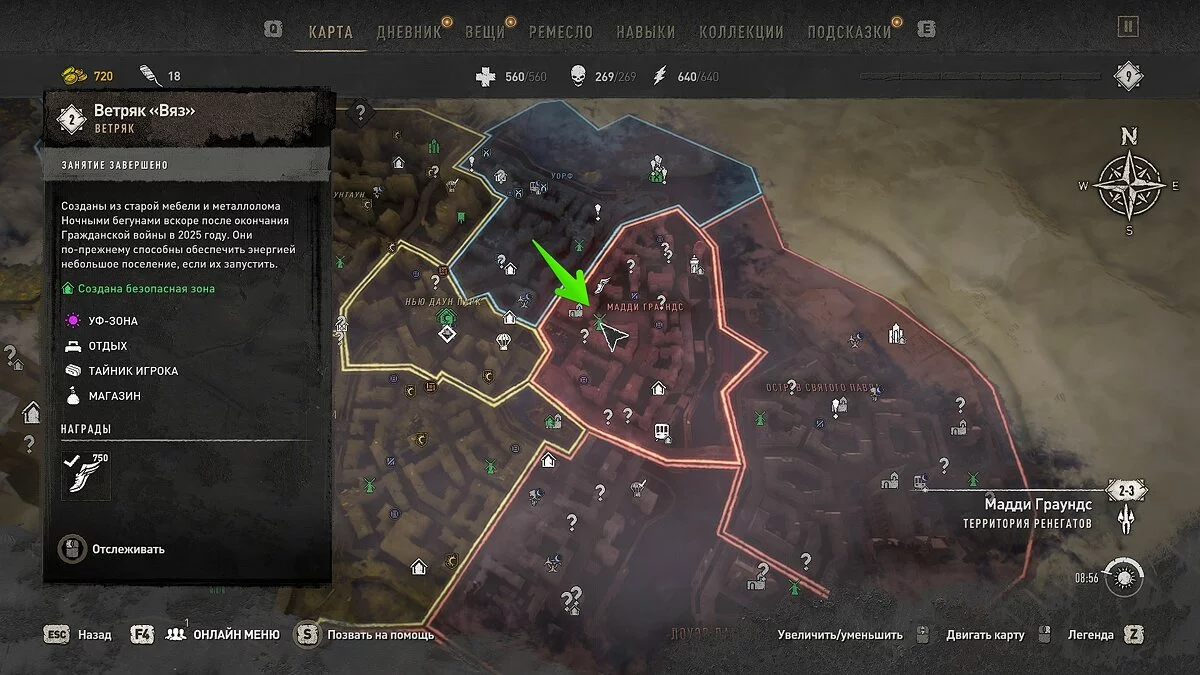Show the Навыки skills tab

click(x=645, y=31)
